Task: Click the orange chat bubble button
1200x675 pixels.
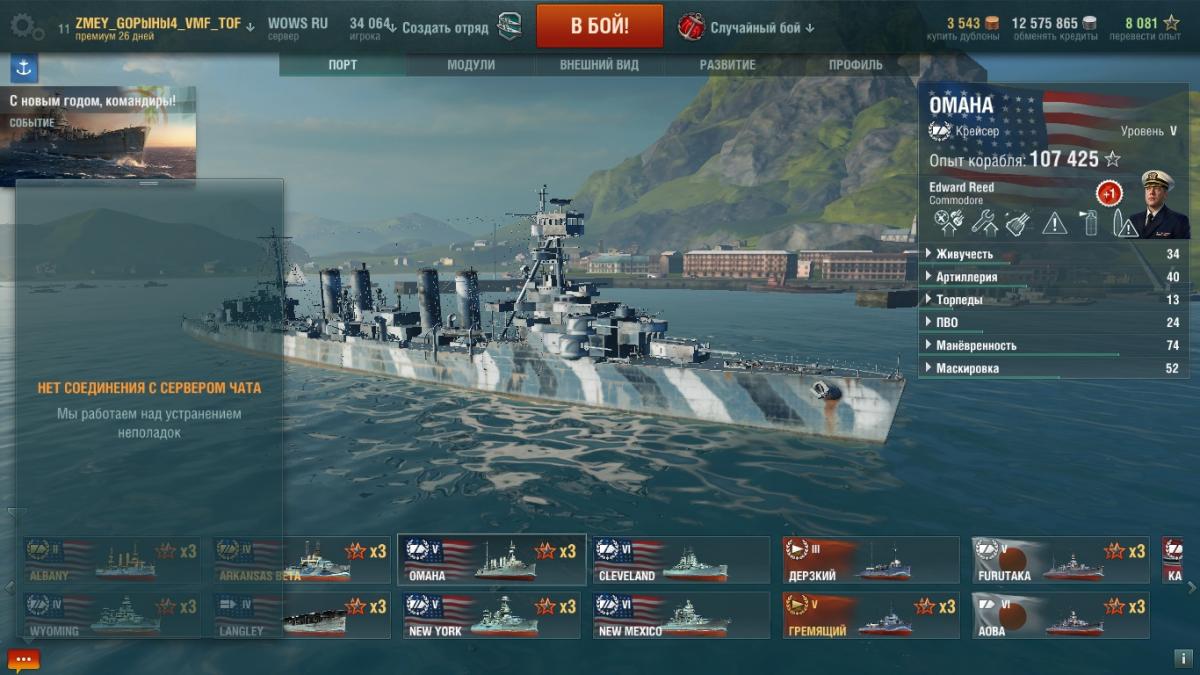Action: point(24,660)
